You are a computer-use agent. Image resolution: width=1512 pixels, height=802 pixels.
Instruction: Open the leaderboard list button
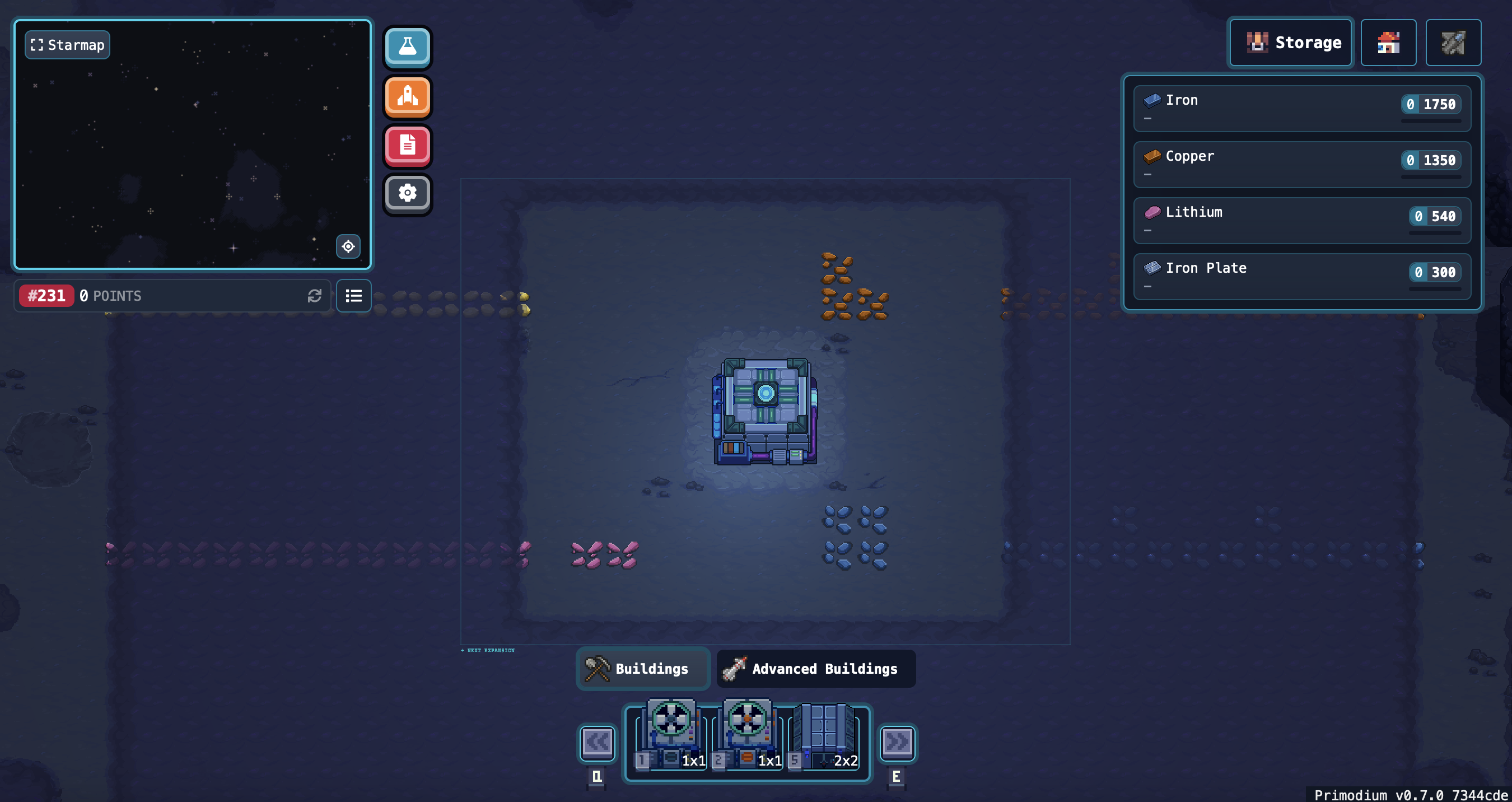coord(353,296)
